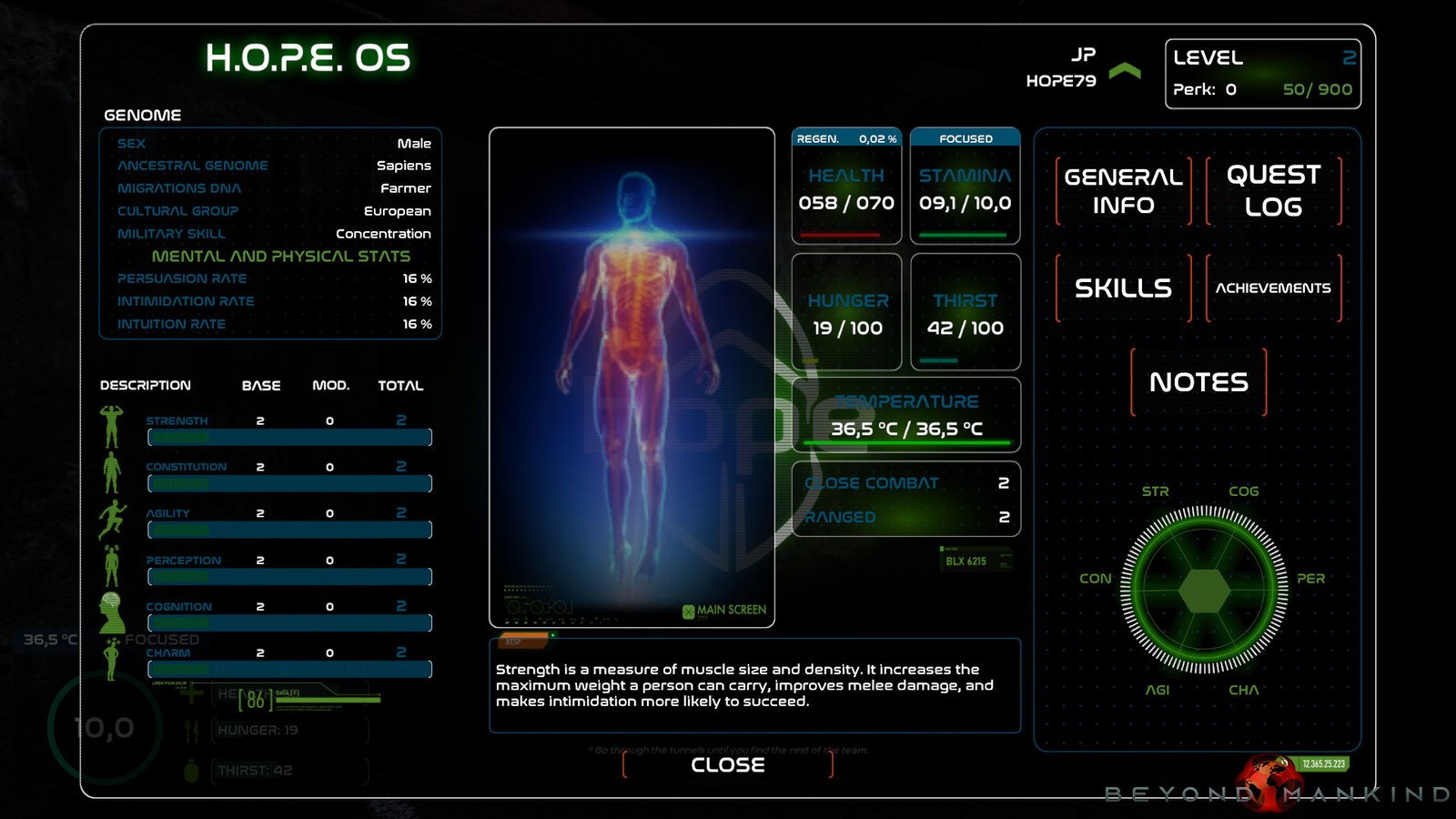Select the Strength attribute row
Image resolution: width=1456 pixels, height=819 pixels.
(x=288, y=429)
